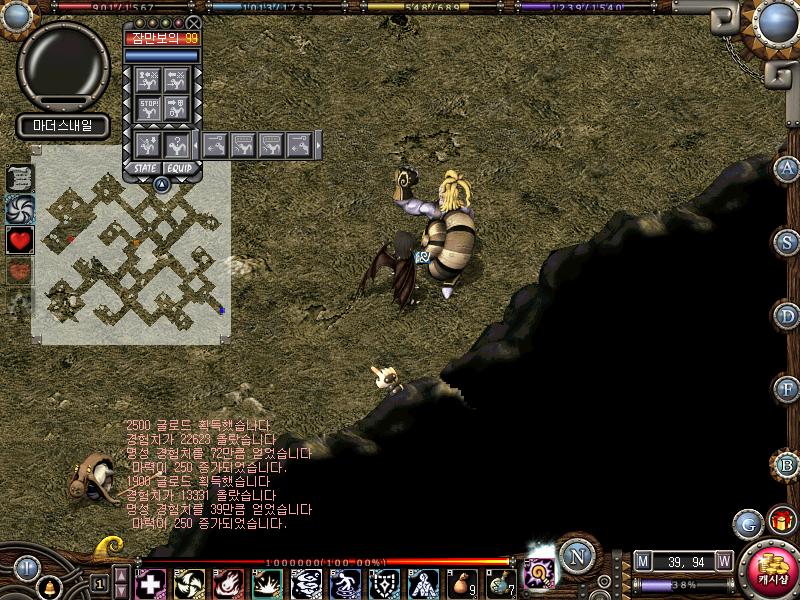Open the G guild button
The image size is (800, 600).
click(x=747, y=523)
